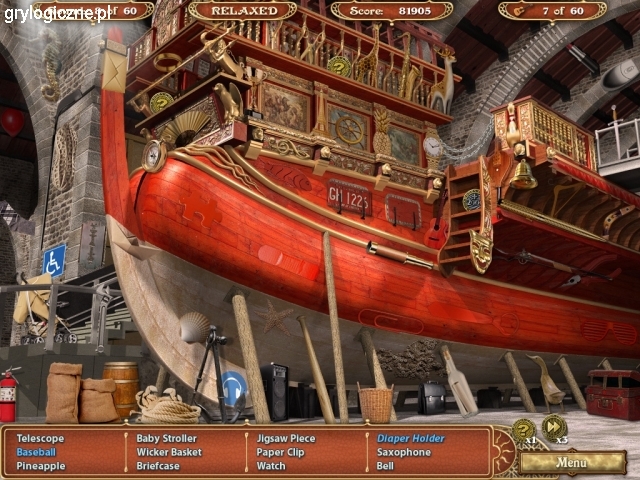Choose Briefcase from the item list
The width and height of the screenshot is (640, 480).
tap(158, 466)
